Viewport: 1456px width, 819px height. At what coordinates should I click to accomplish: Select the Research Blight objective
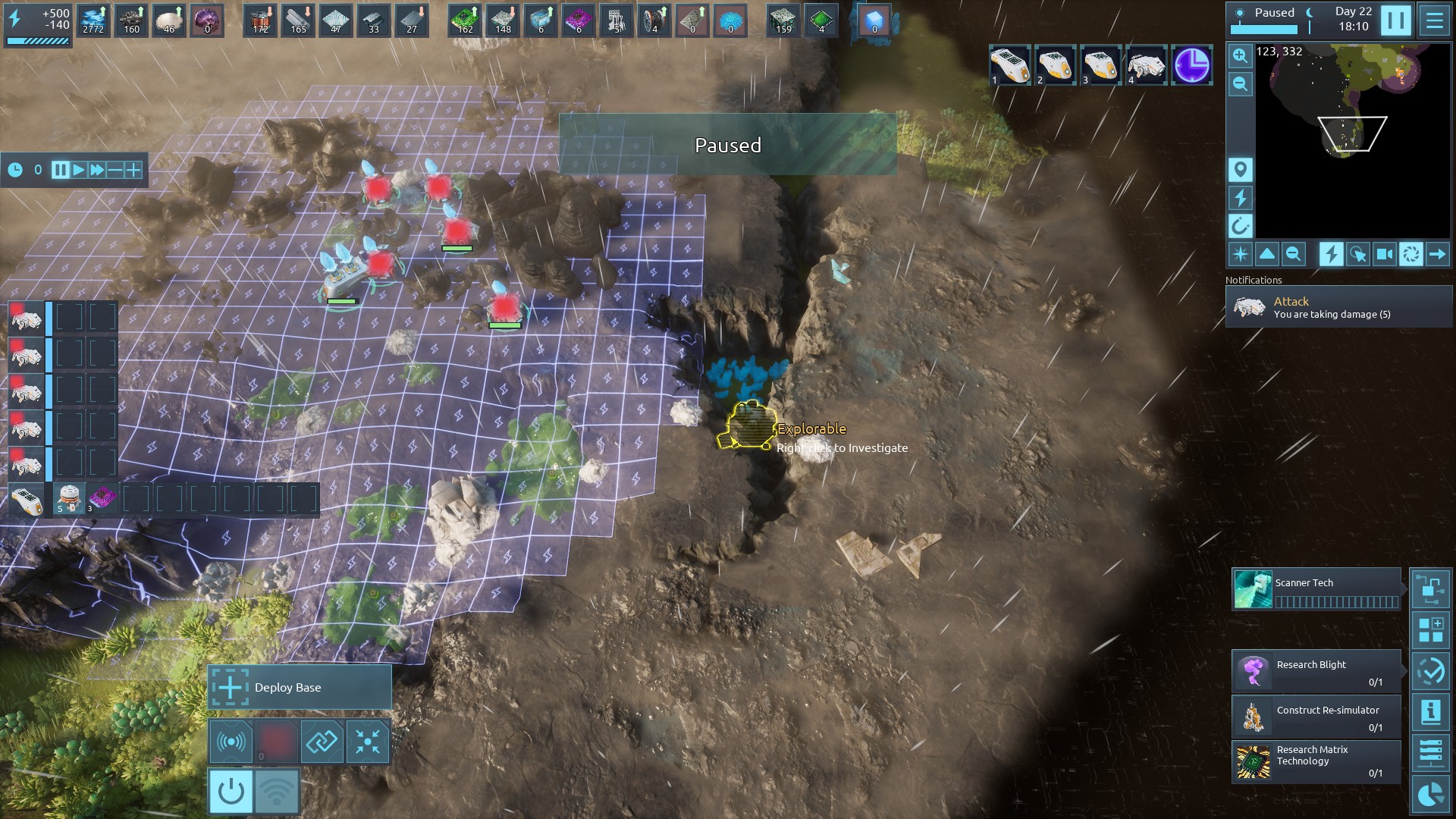1316,671
